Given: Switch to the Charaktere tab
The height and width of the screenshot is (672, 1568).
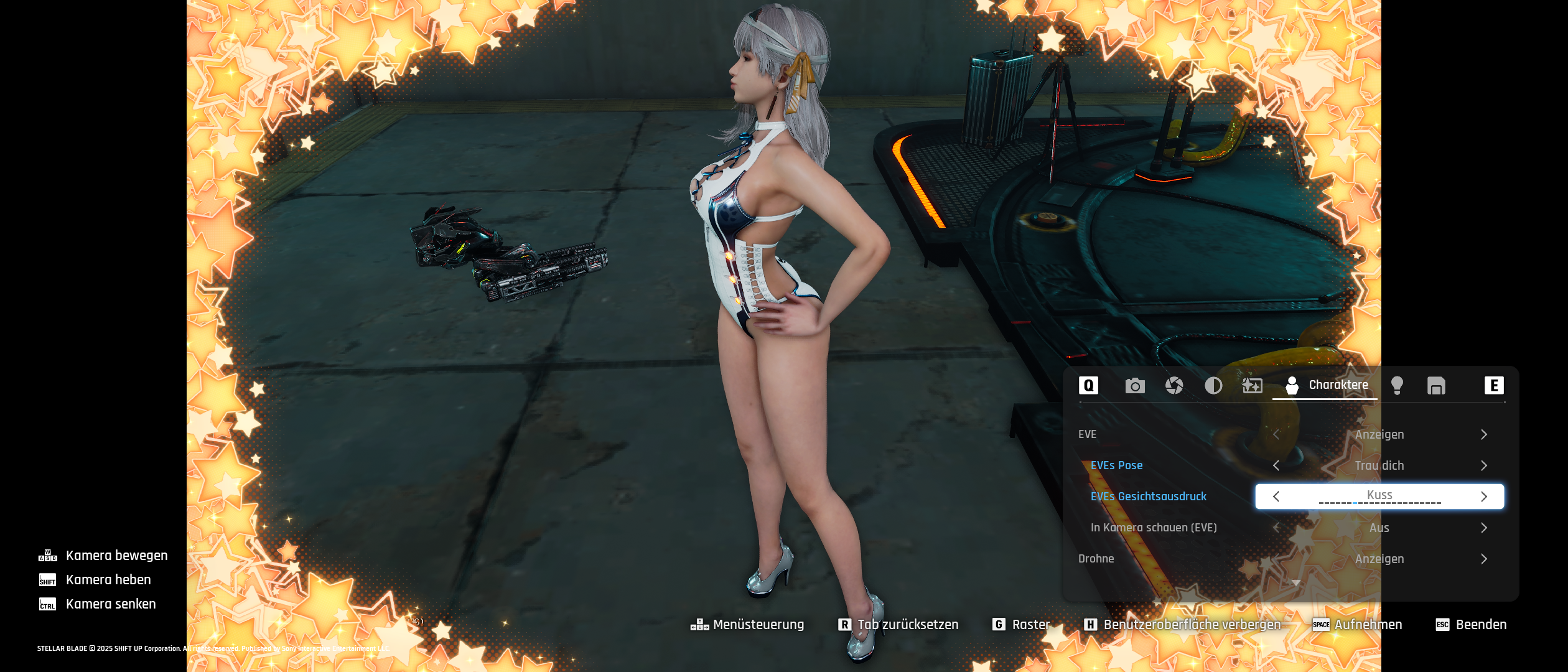Looking at the screenshot, I should tap(1325, 385).
